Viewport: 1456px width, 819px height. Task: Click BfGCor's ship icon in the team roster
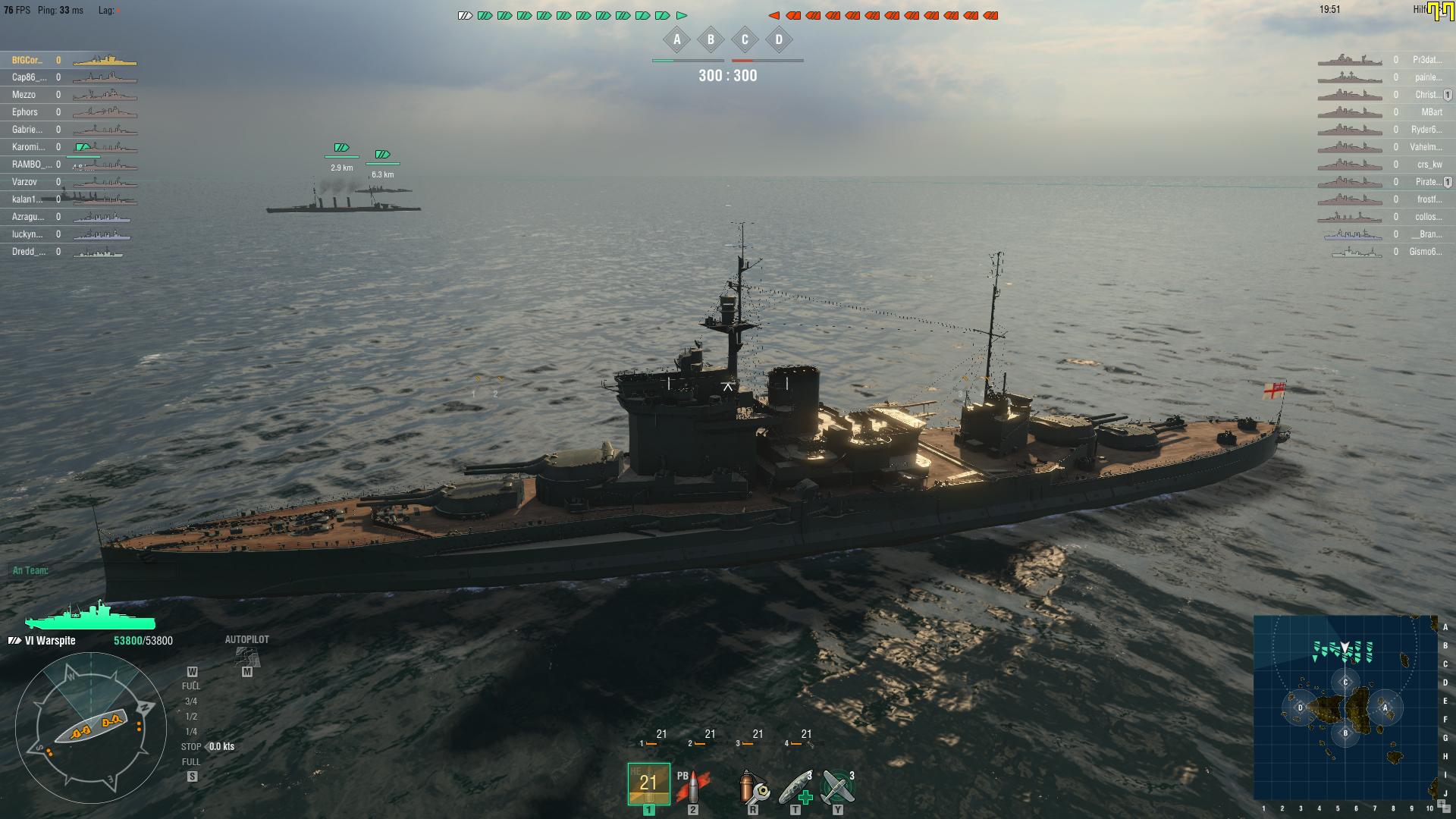(104, 58)
